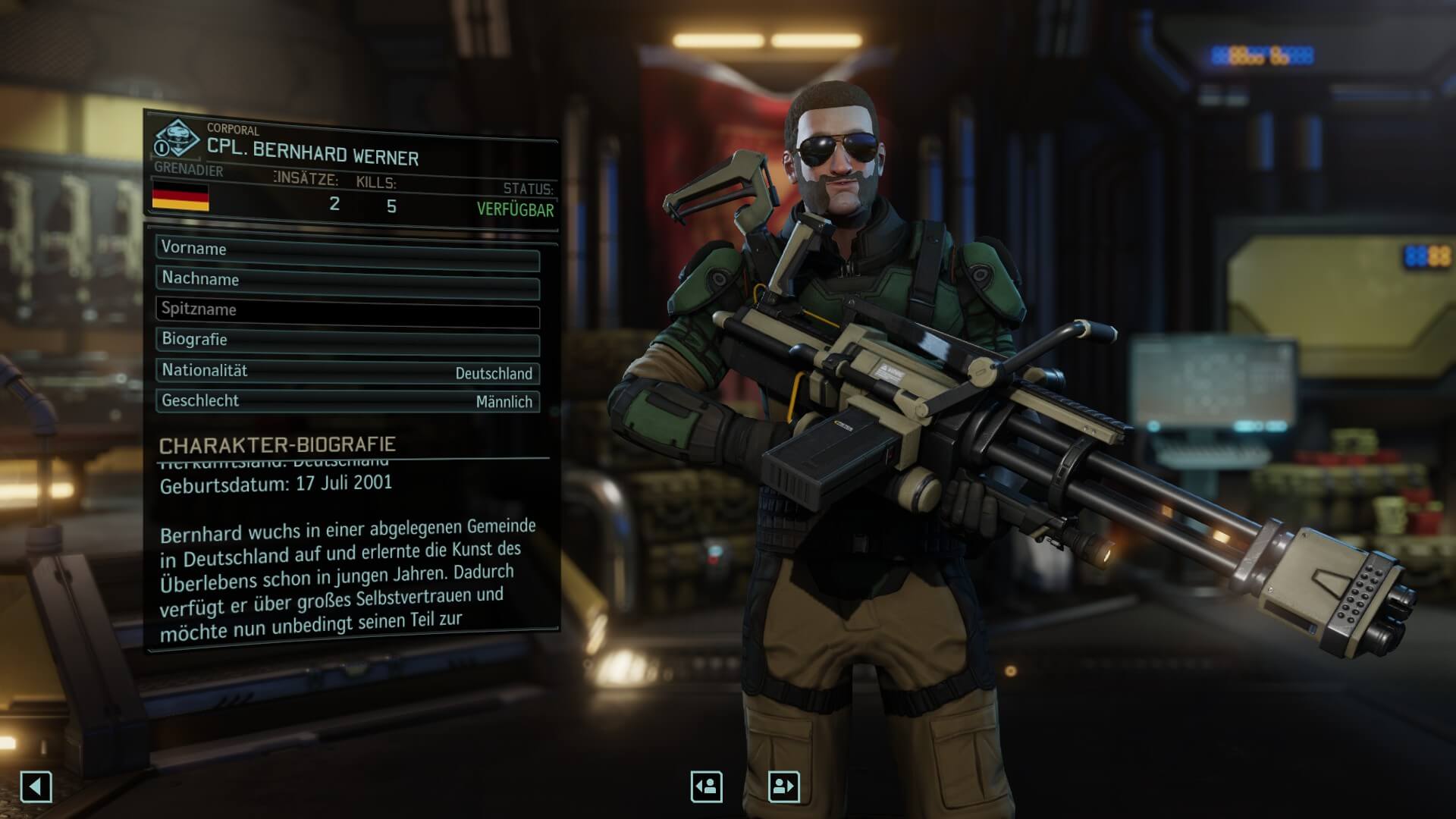1456x819 pixels.
Task: Open the Nachname entry
Action: (347, 280)
